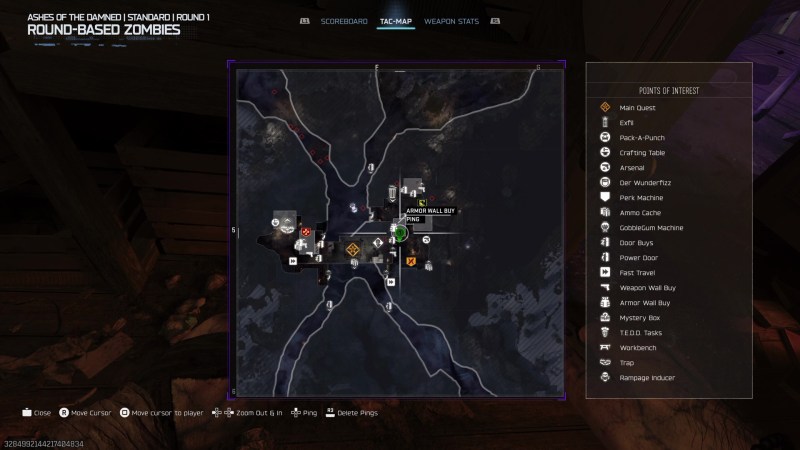This screenshot has width=800, height=450.
Task: Click the Fast Travel legend entry
Action: click(637, 272)
